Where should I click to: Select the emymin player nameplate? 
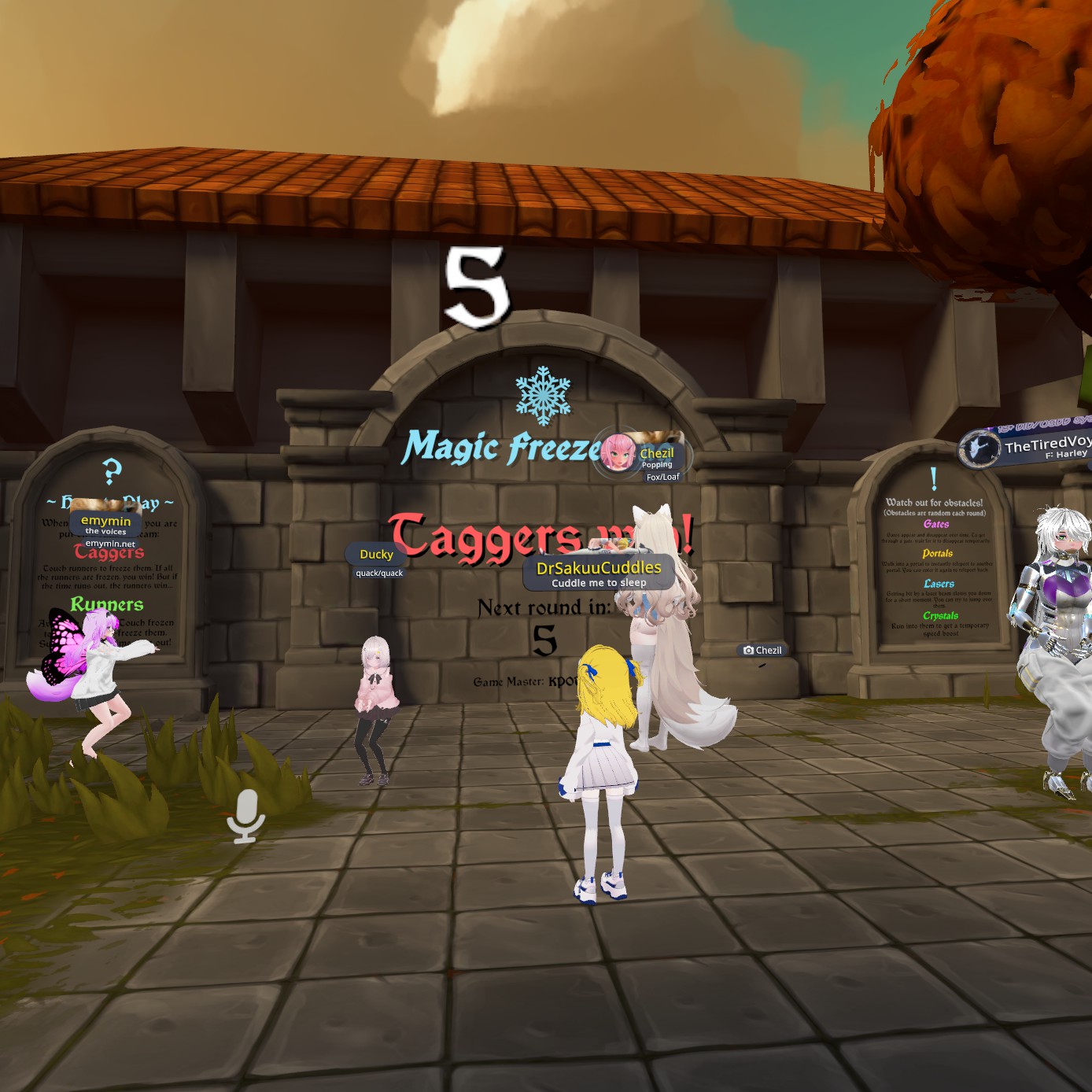[105, 523]
